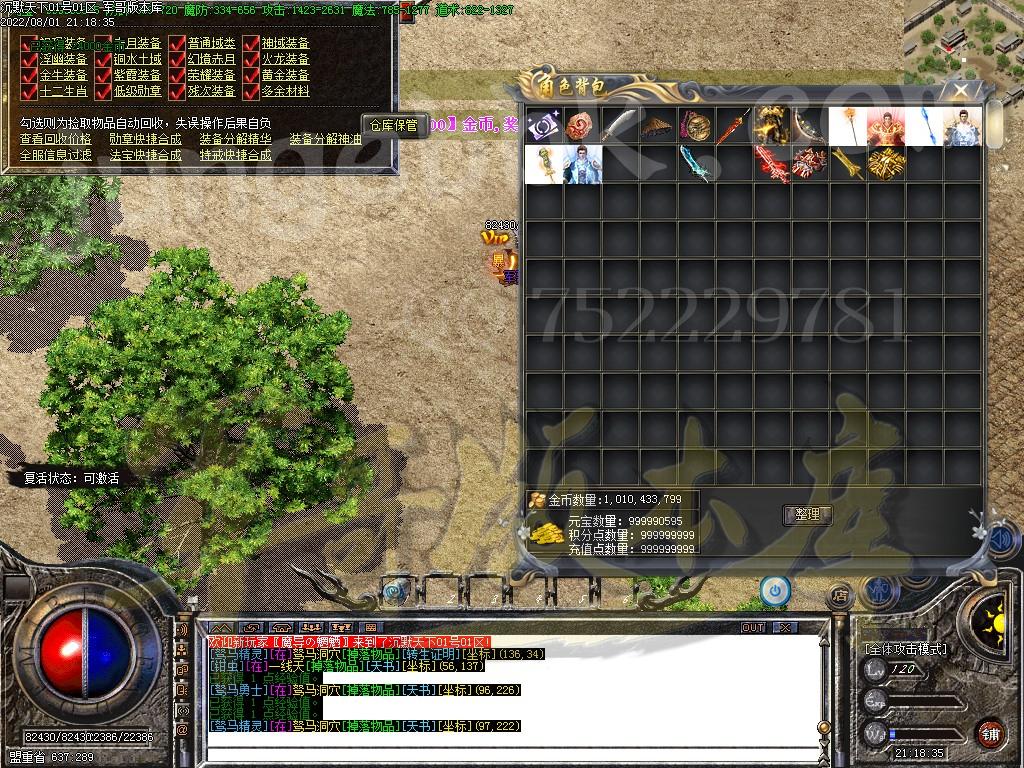
Task: Uncheck the 火龙装备 recycle option
Action: point(251,60)
